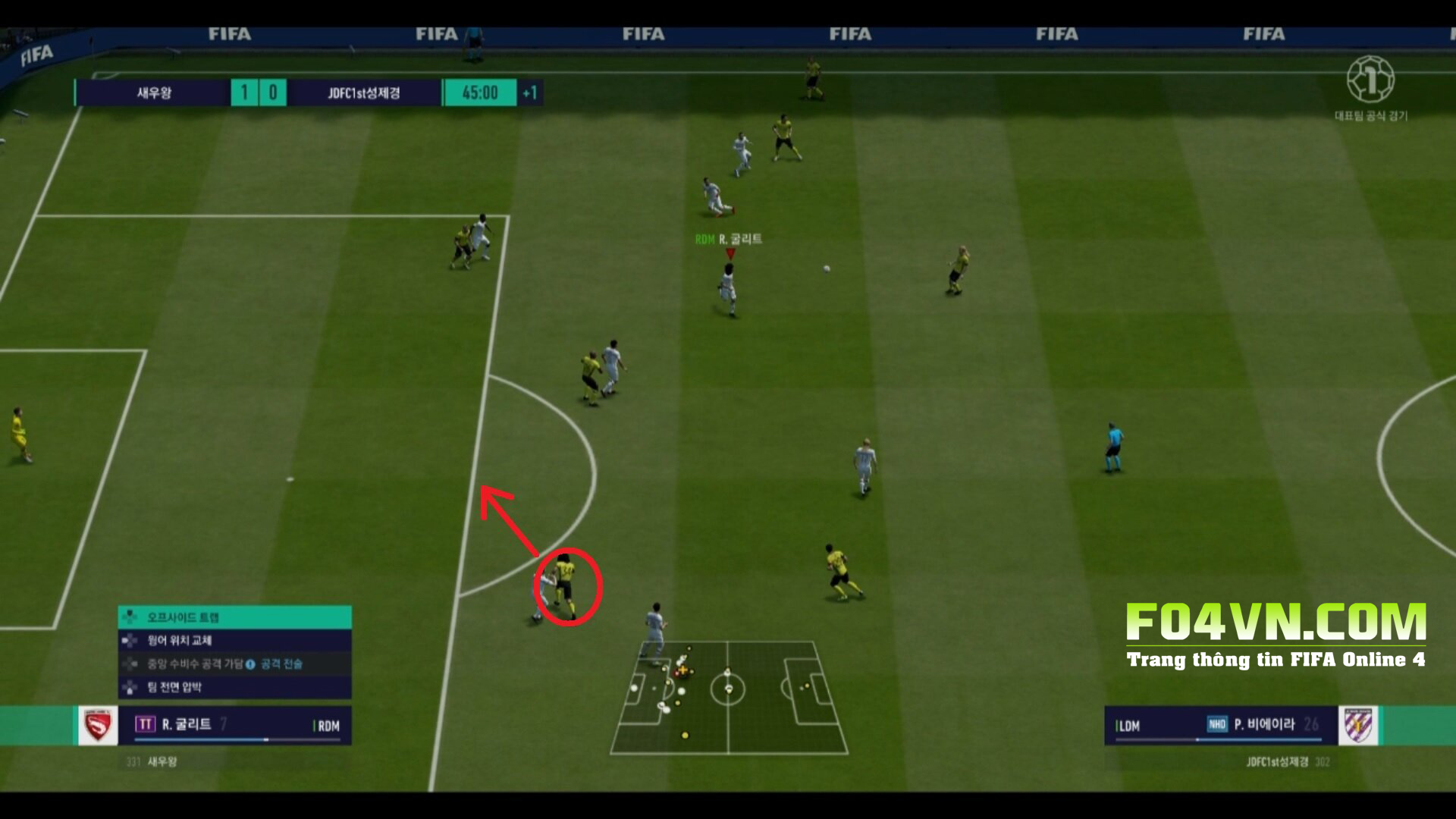Choose the 윙어 위치 교체 tactic
This screenshot has width=1456, height=819.
[x=234, y=641]
